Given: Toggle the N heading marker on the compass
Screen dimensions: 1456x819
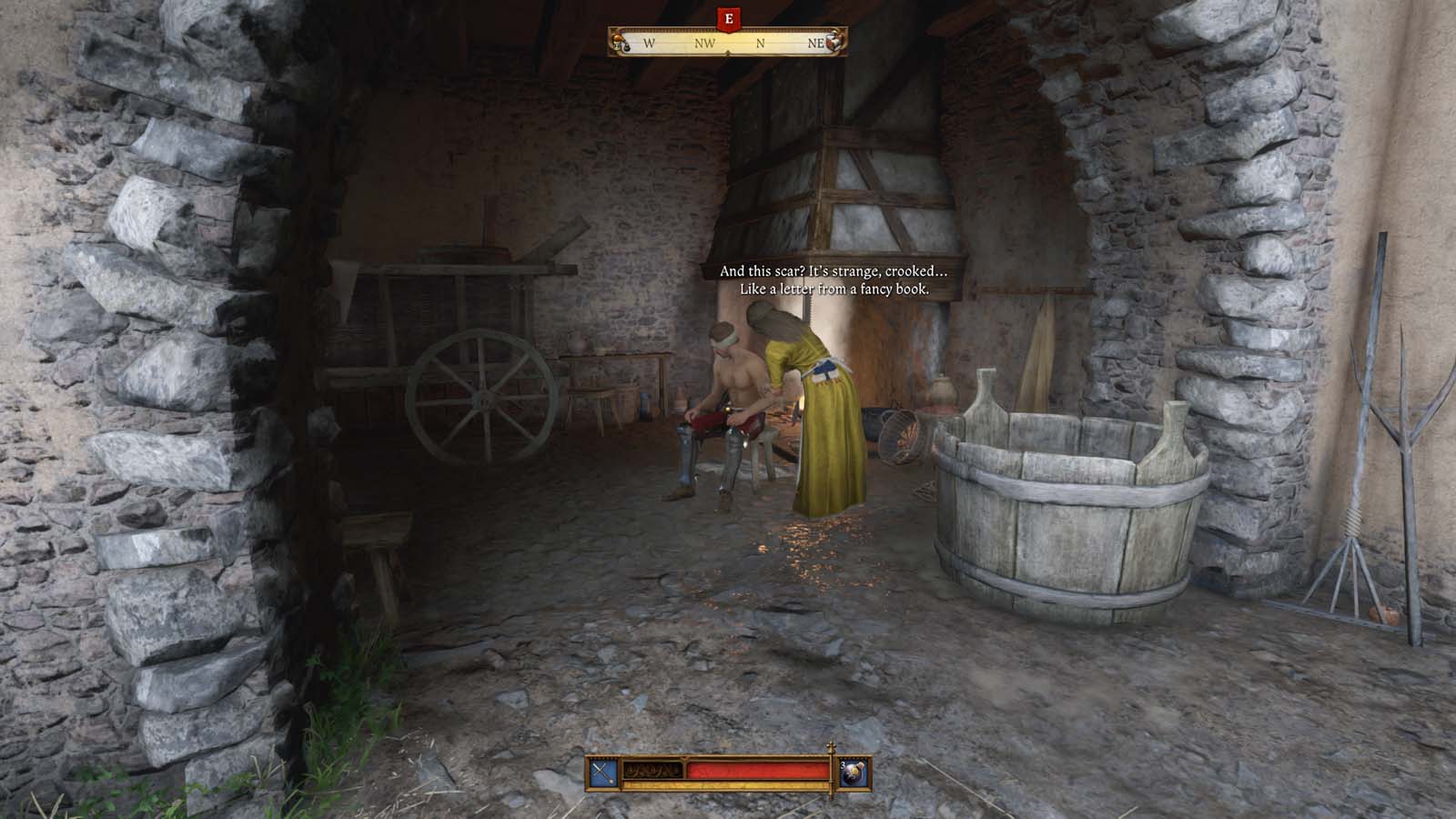Looking at the screenshot, I should pos(761,43).
